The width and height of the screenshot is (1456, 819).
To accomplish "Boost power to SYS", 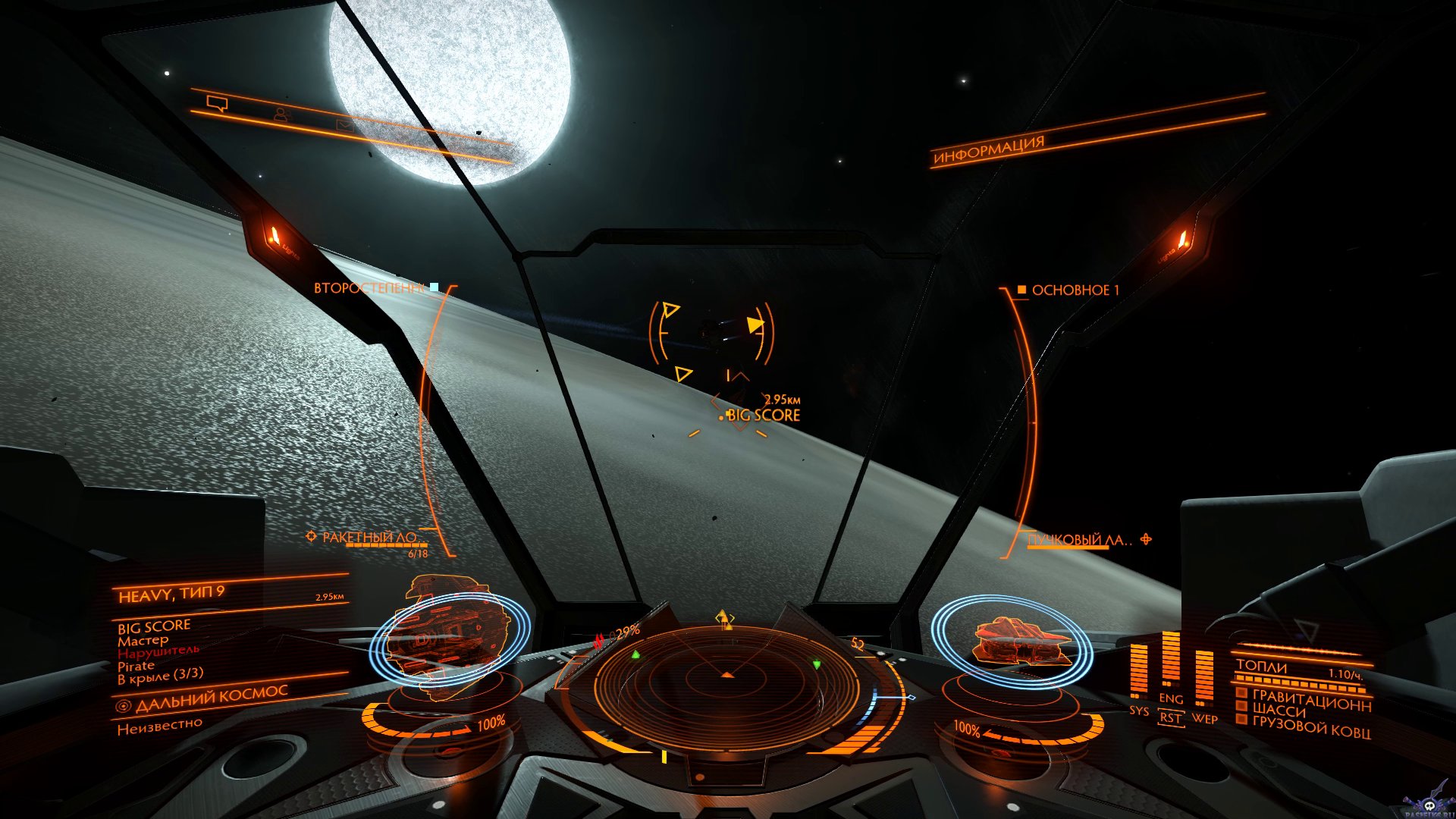I will pyautogui.click(x=1138, y=711).
